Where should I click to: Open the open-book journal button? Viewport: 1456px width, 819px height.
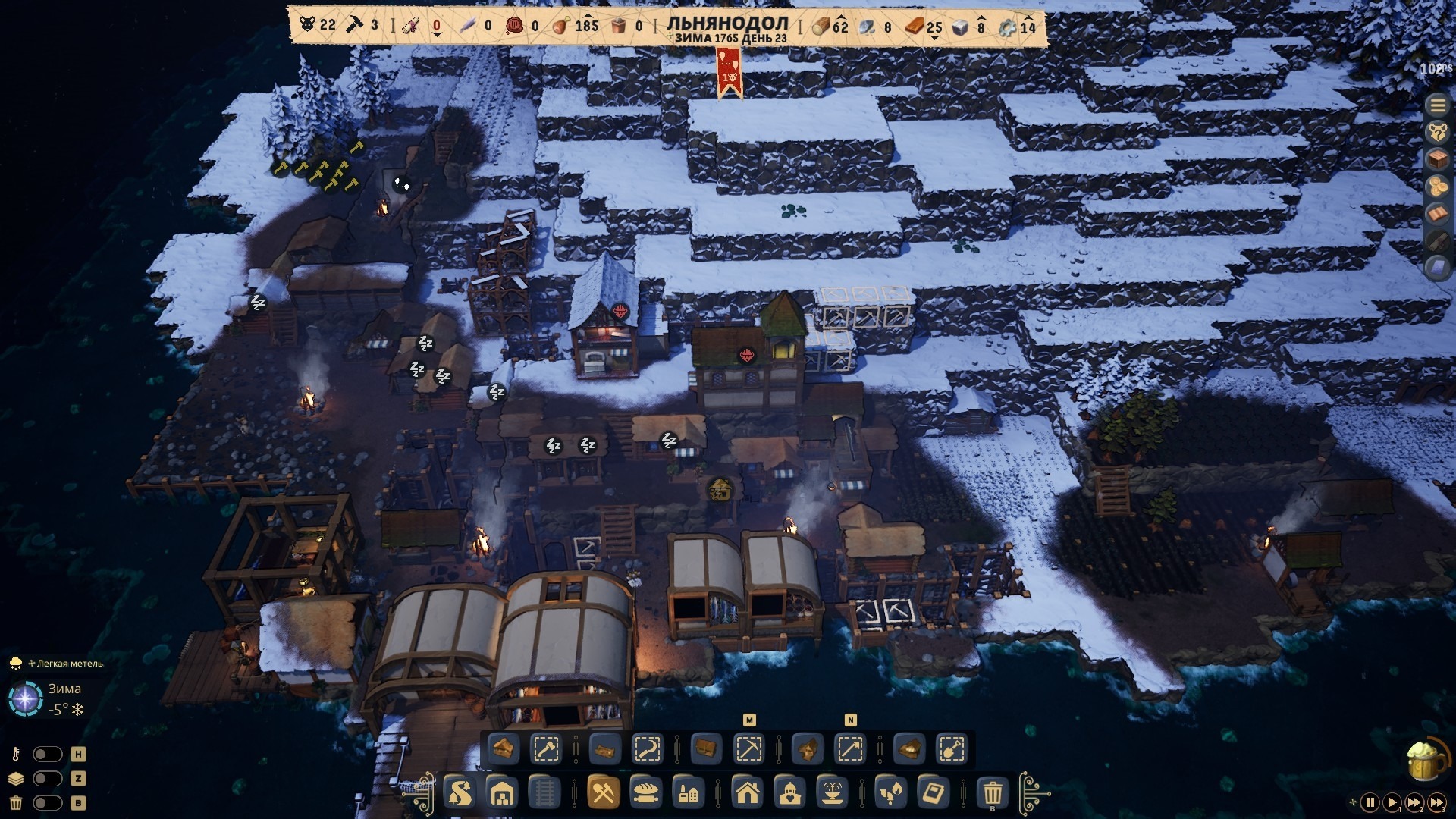coord(1437,214)
